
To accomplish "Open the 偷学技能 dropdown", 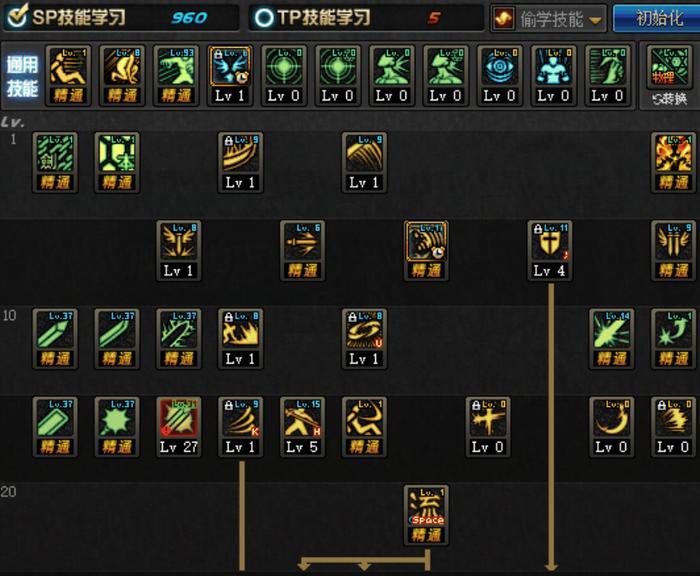I will pos(549,19).
